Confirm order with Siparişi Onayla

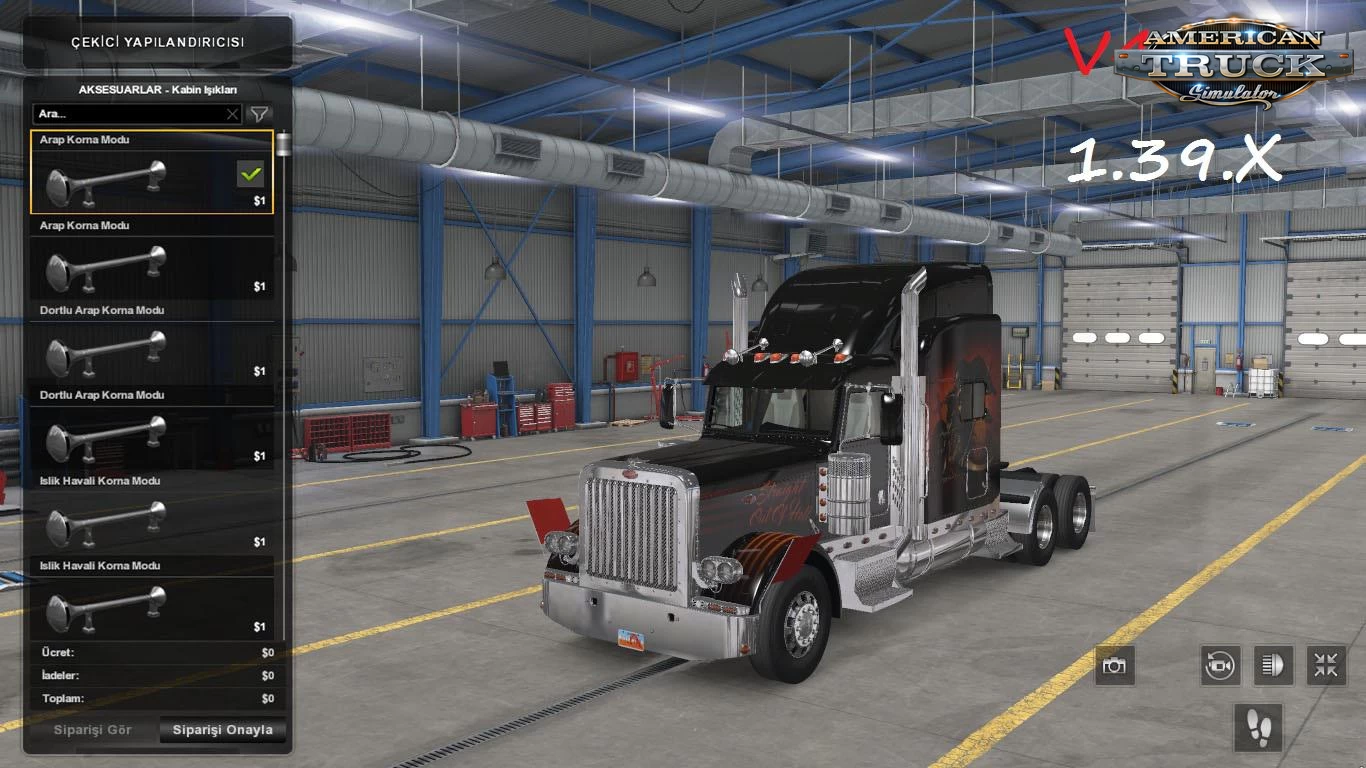pos(222,730)
